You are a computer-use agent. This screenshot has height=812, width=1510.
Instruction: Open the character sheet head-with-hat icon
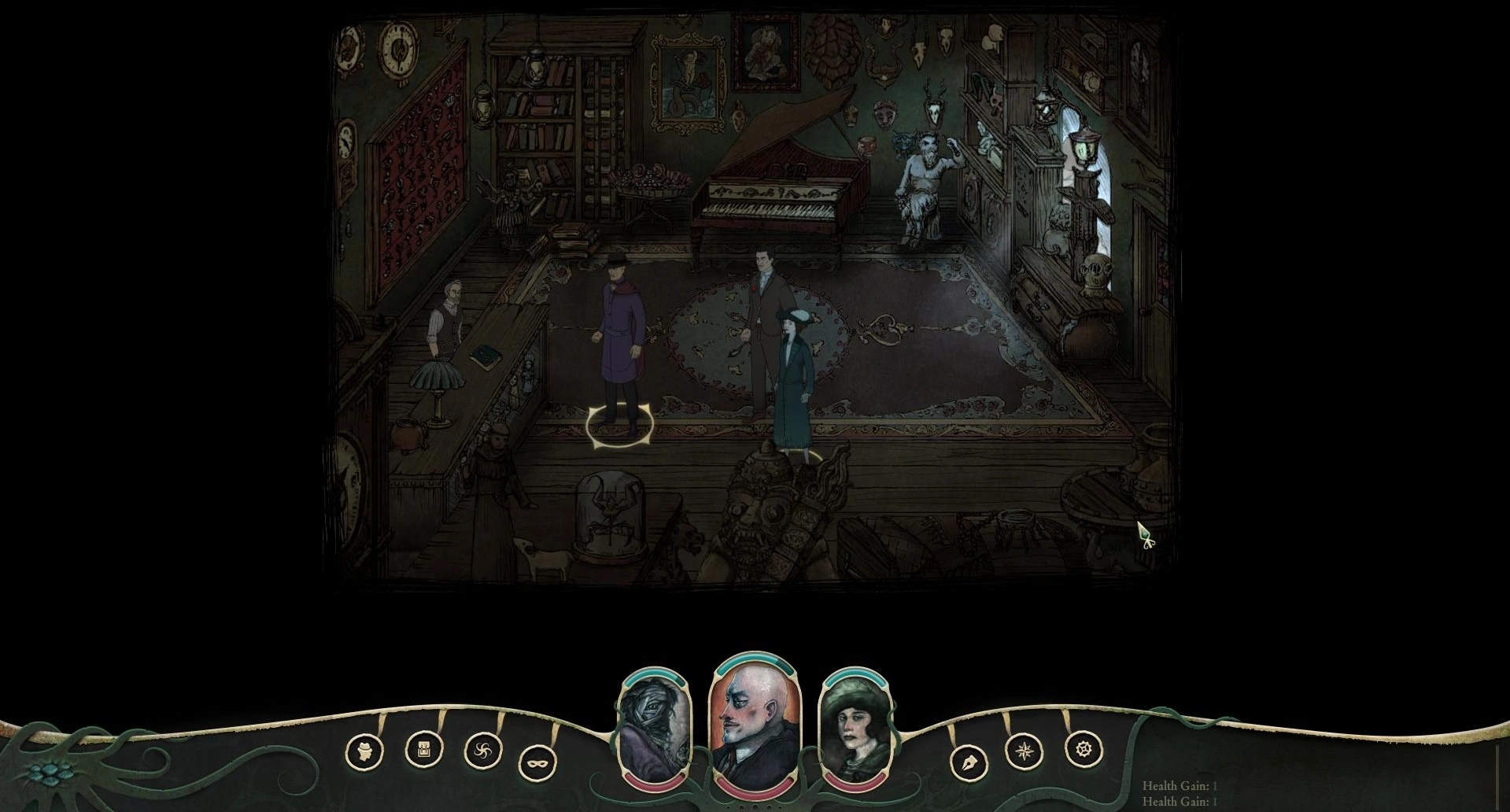364,751
